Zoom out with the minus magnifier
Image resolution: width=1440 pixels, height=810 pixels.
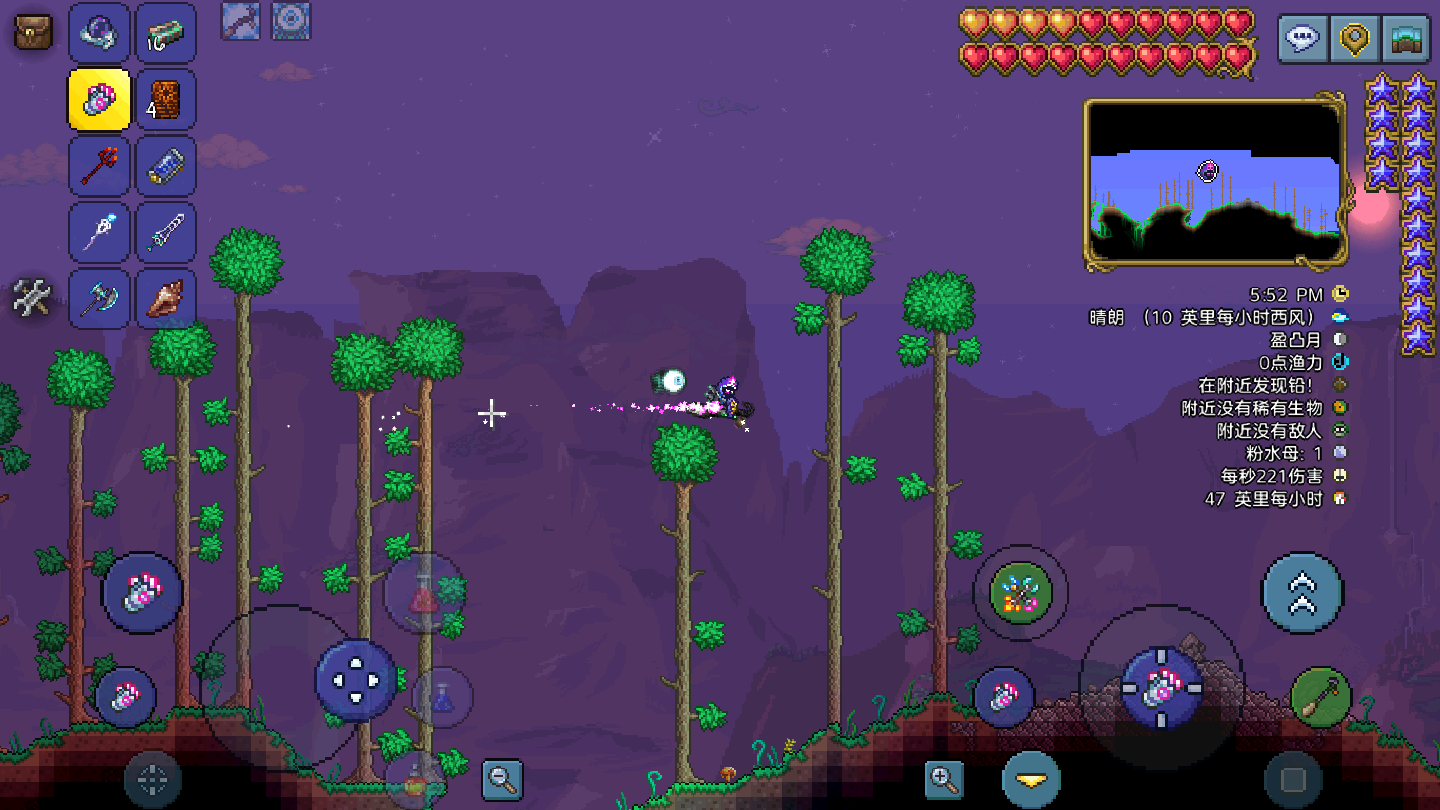pos(502,779)
